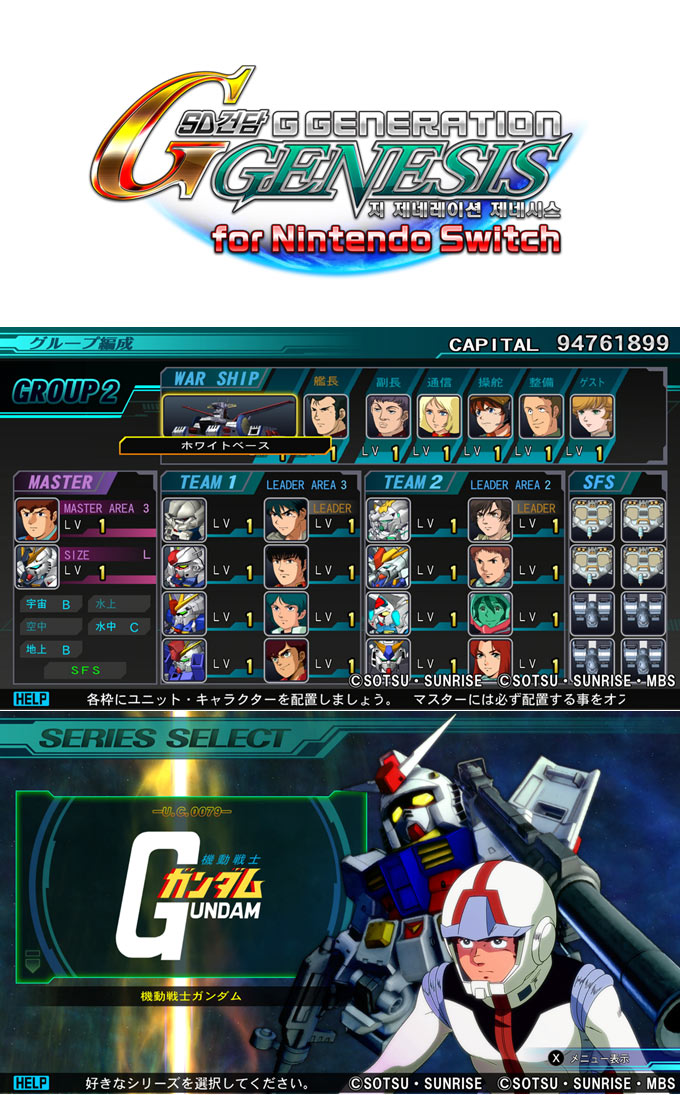This screenshot has height=1095, width=680.
Task: Select the vice-captain (副長) portrait
Action: (387, 416)
